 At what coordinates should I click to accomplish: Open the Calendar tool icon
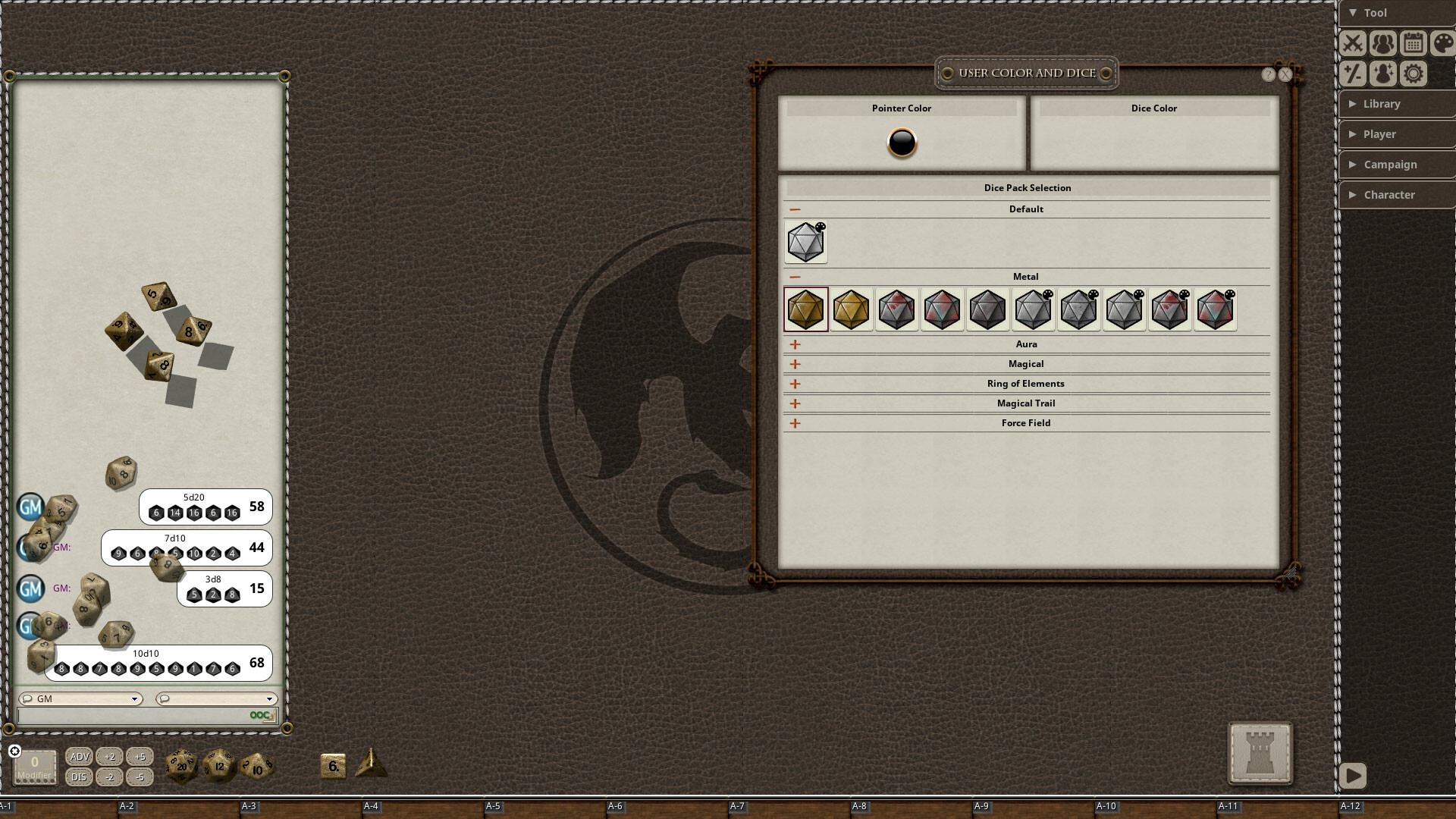tap(1413, 43)
